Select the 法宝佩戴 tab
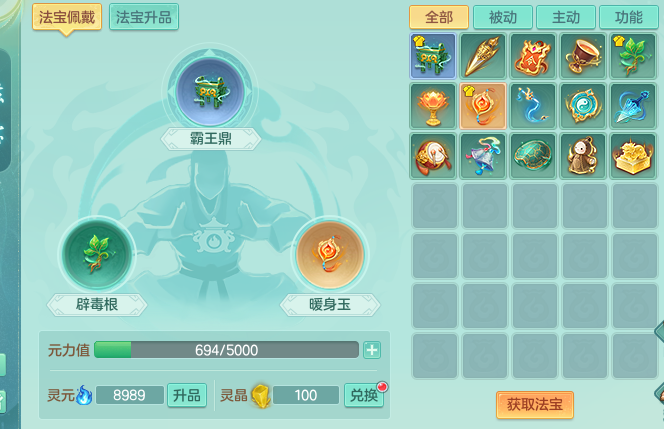This screenshot has height=429, width=664. click(67, 17)
